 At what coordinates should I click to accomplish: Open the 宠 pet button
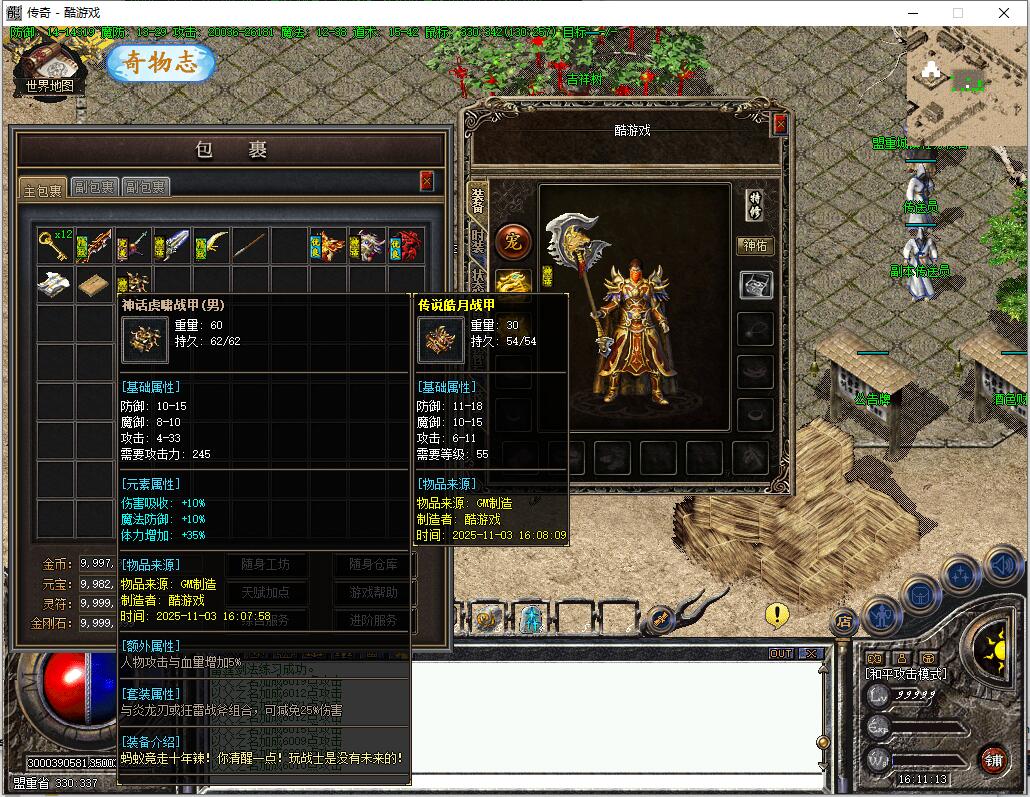point(513,241)
